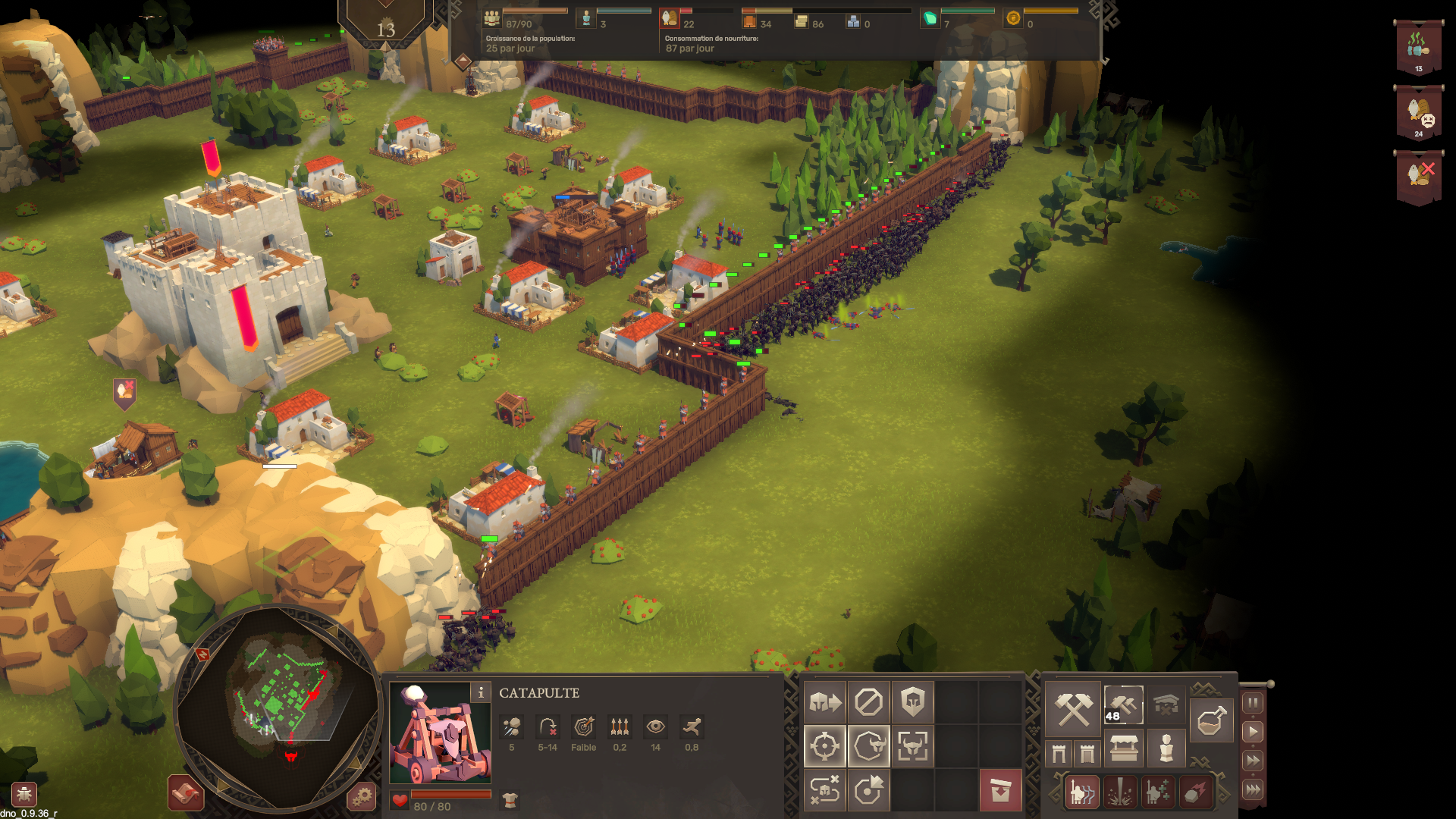Select the stop command circle-slash icon
1456x819 pixels.
868,702
